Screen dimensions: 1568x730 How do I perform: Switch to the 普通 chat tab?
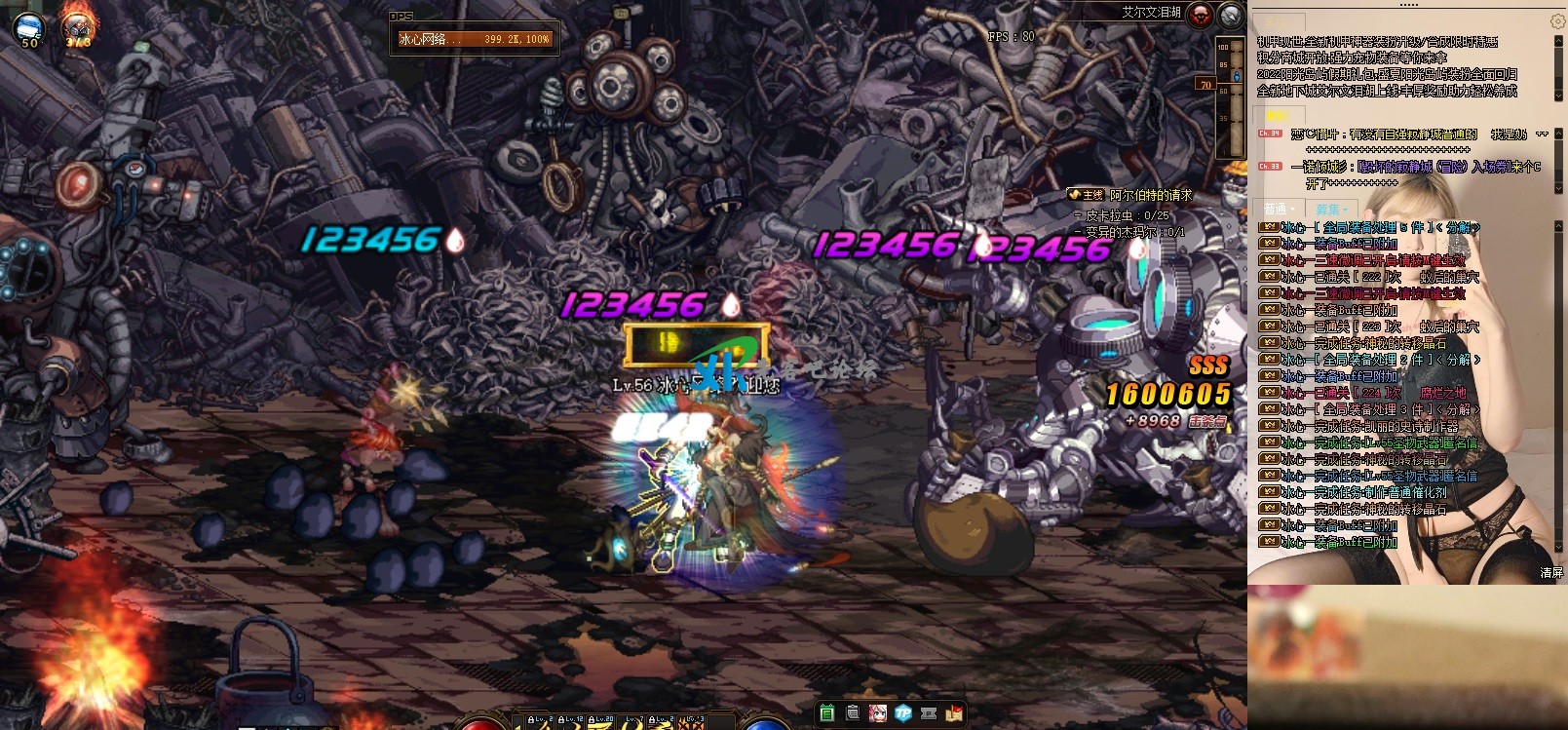click(1277, 209)
